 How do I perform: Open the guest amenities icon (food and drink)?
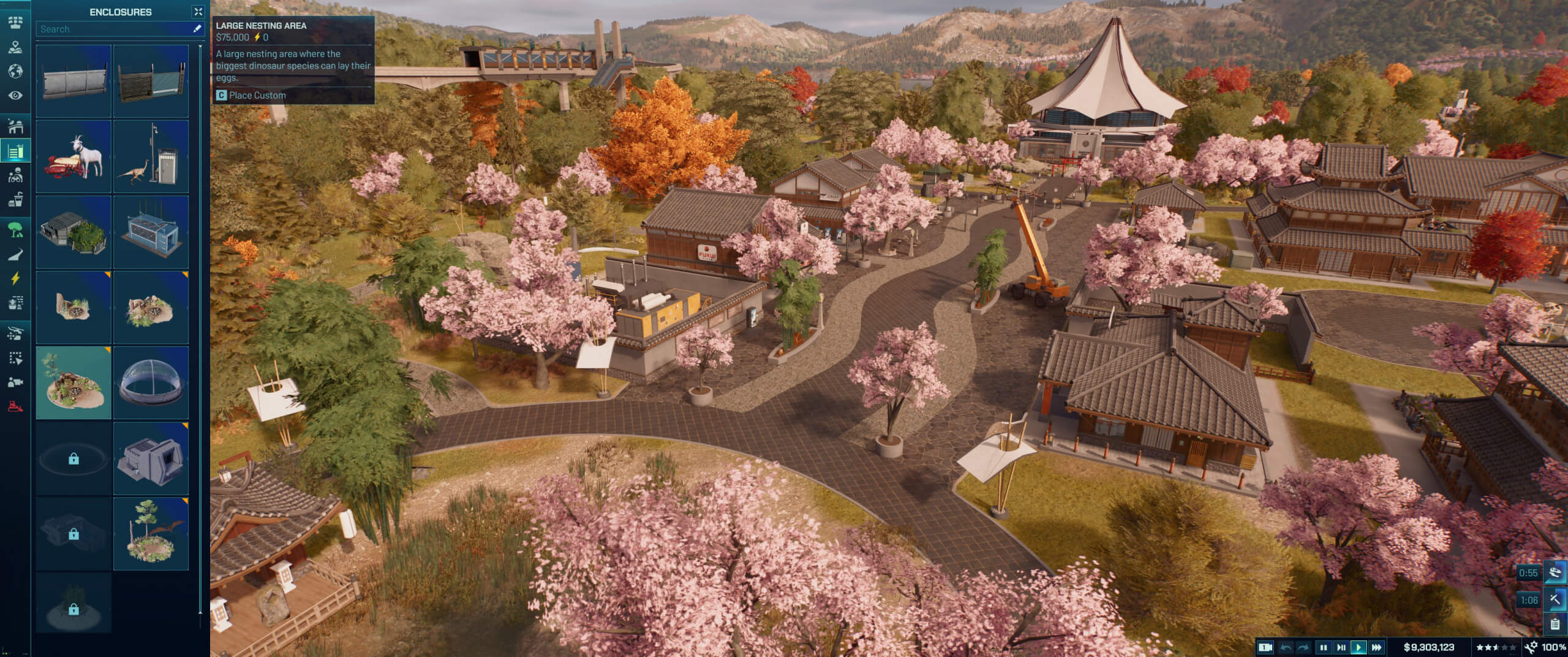(x=15, y=200)
